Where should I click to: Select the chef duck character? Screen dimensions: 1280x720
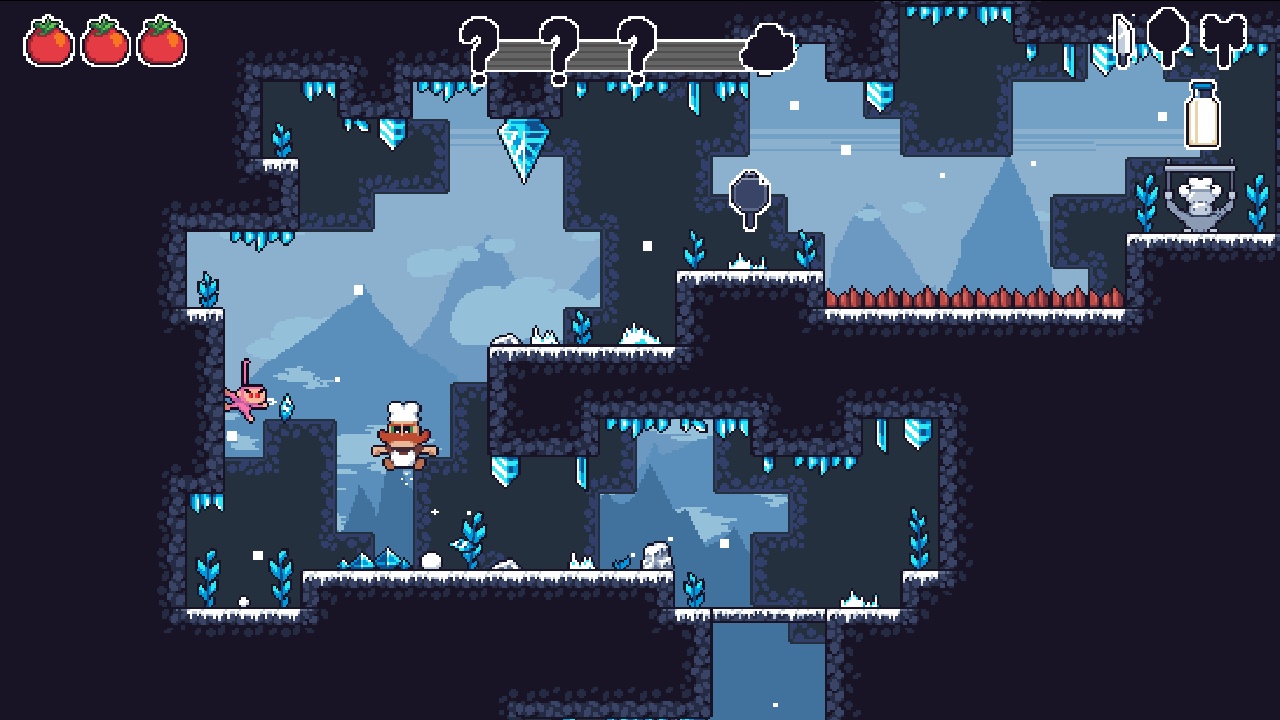[403, 437]
